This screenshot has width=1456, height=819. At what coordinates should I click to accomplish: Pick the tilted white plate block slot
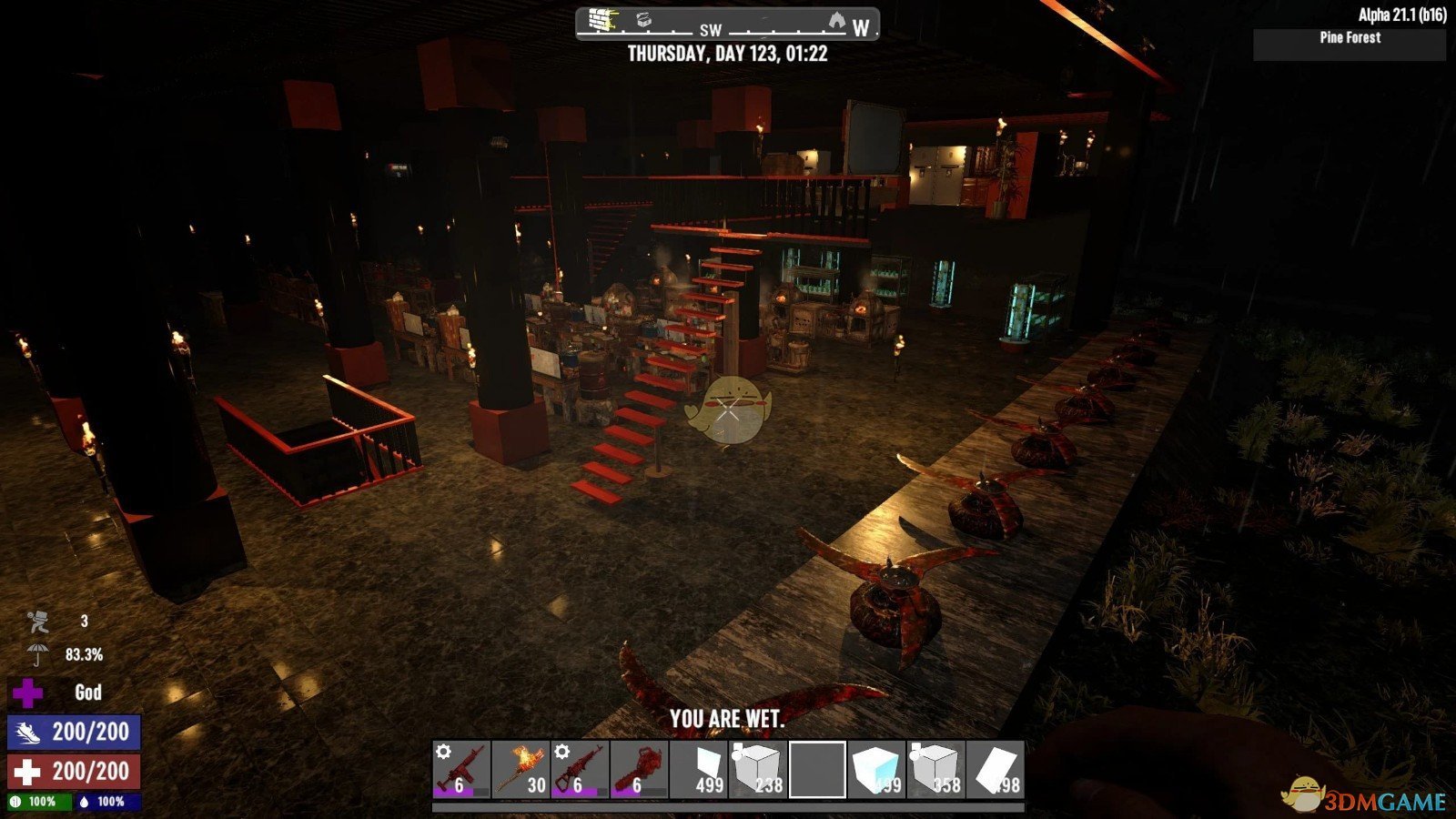pyautogui.click(x=995, y=770)
